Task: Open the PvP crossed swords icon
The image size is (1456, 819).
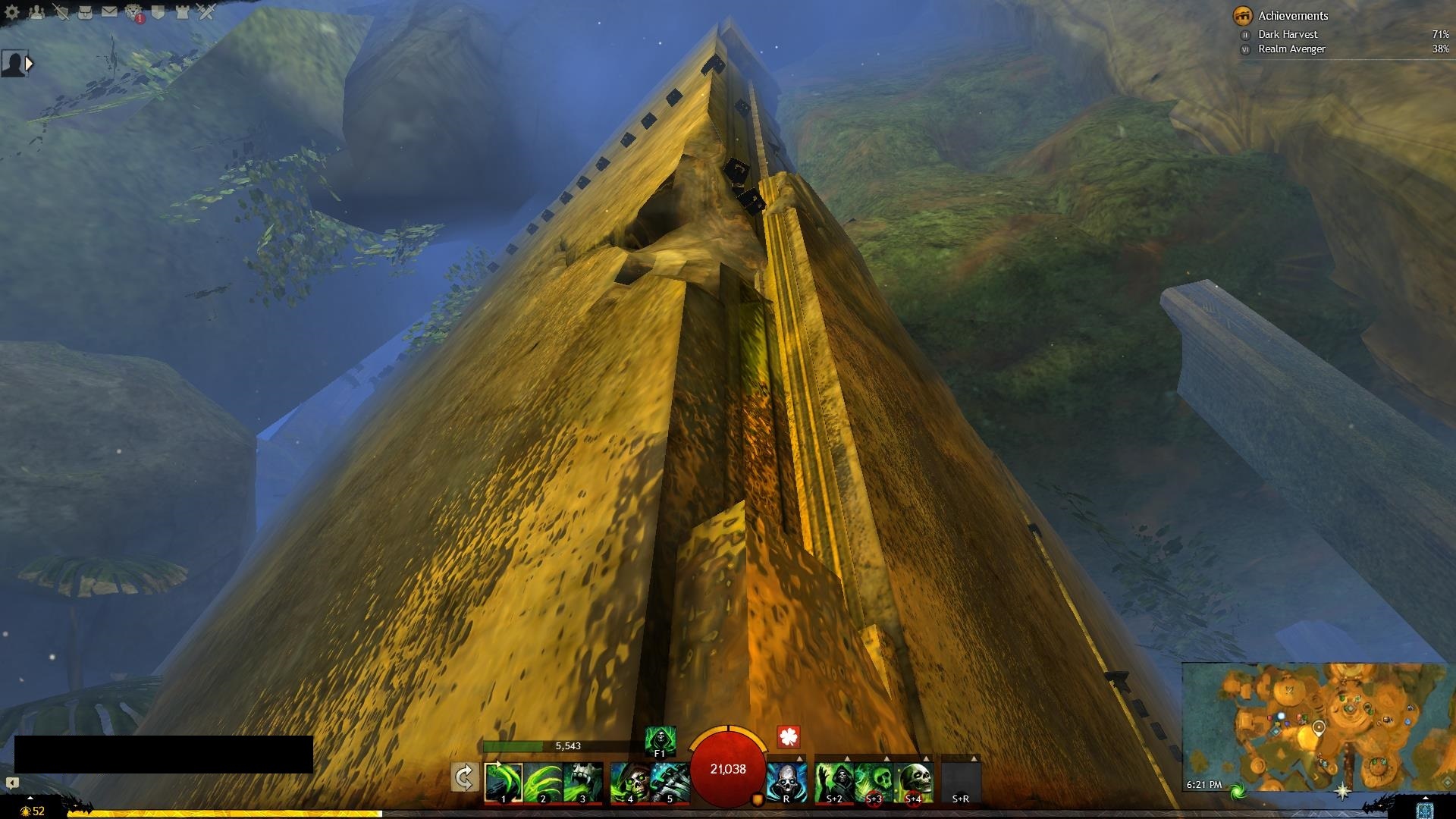Action: coord(206,12)
